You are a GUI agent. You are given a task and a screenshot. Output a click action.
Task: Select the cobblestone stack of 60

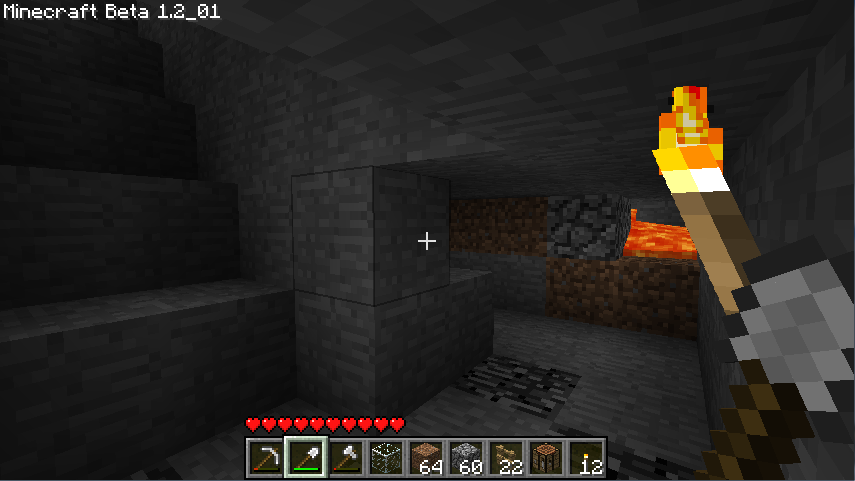tap(466, 459)
